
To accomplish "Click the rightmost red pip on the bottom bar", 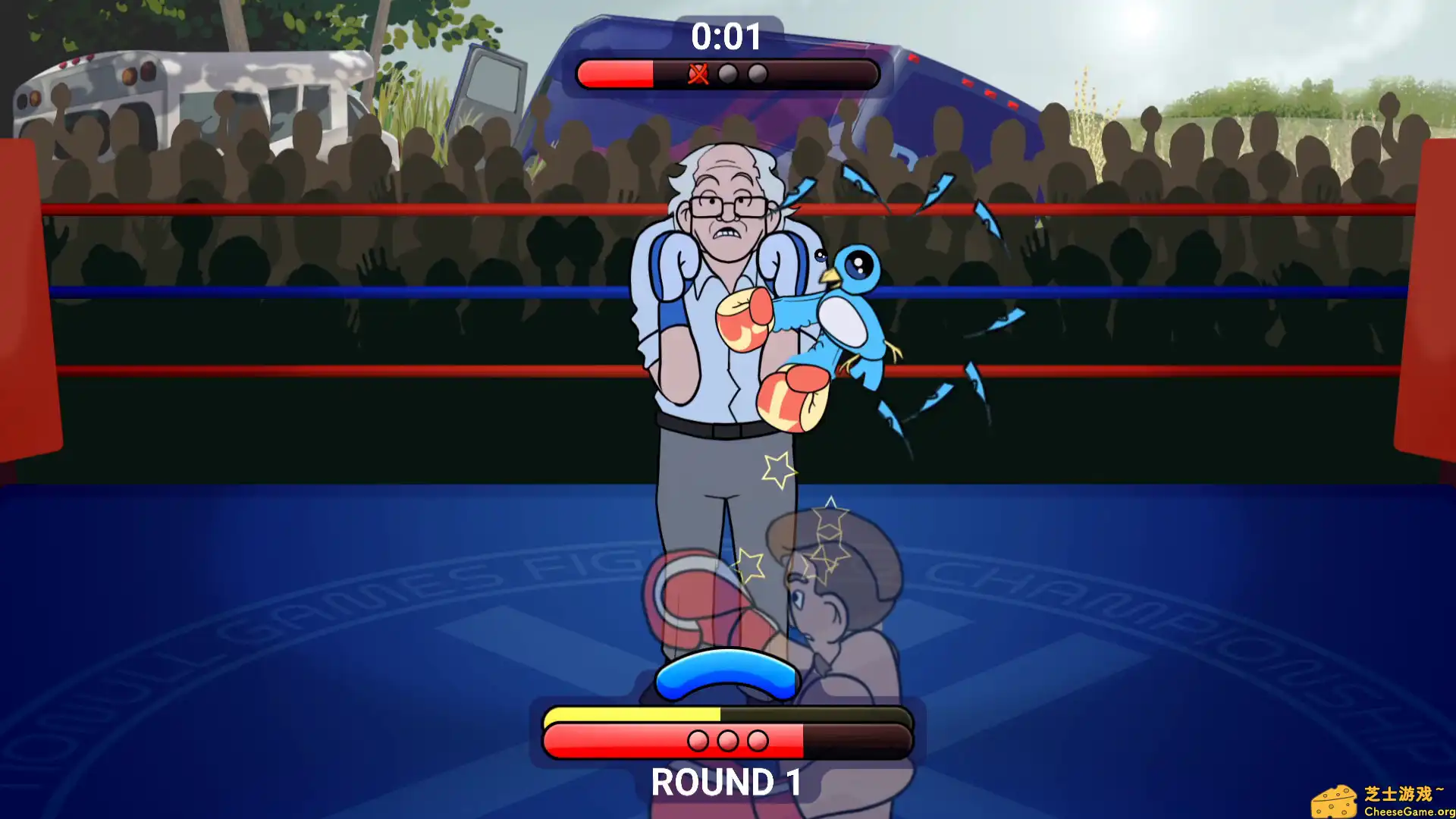I will pos(758,741).
